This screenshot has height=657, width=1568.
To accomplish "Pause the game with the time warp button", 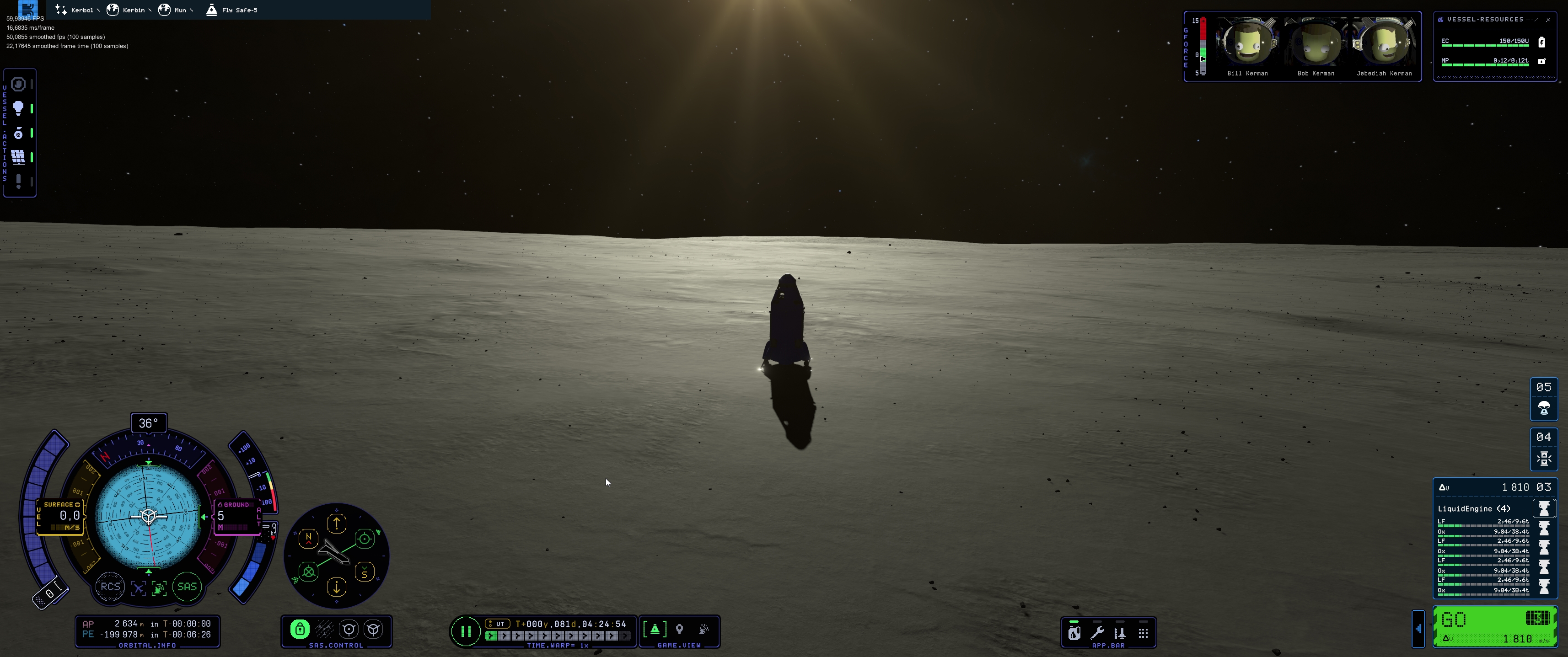I will coord(466,631).
